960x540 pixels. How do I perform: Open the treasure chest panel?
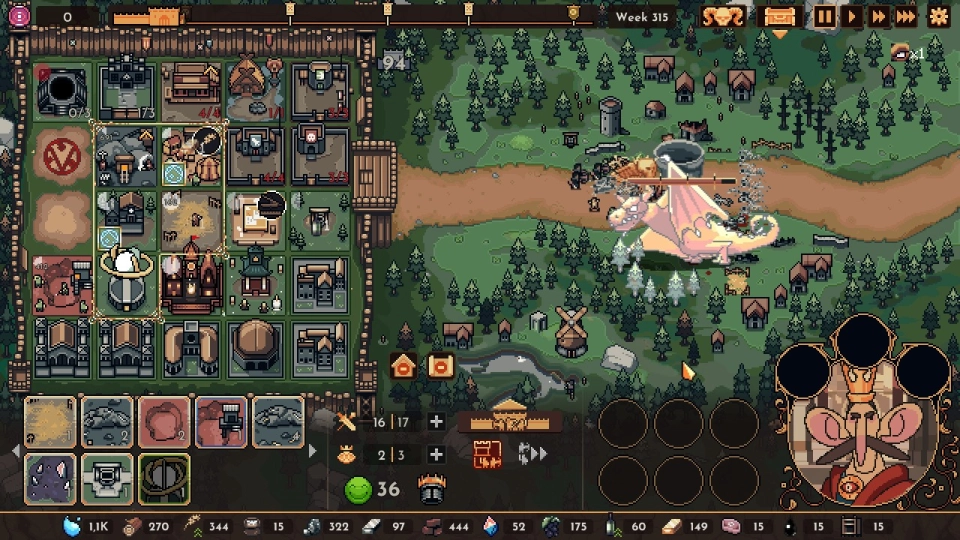tap(779, 17)
